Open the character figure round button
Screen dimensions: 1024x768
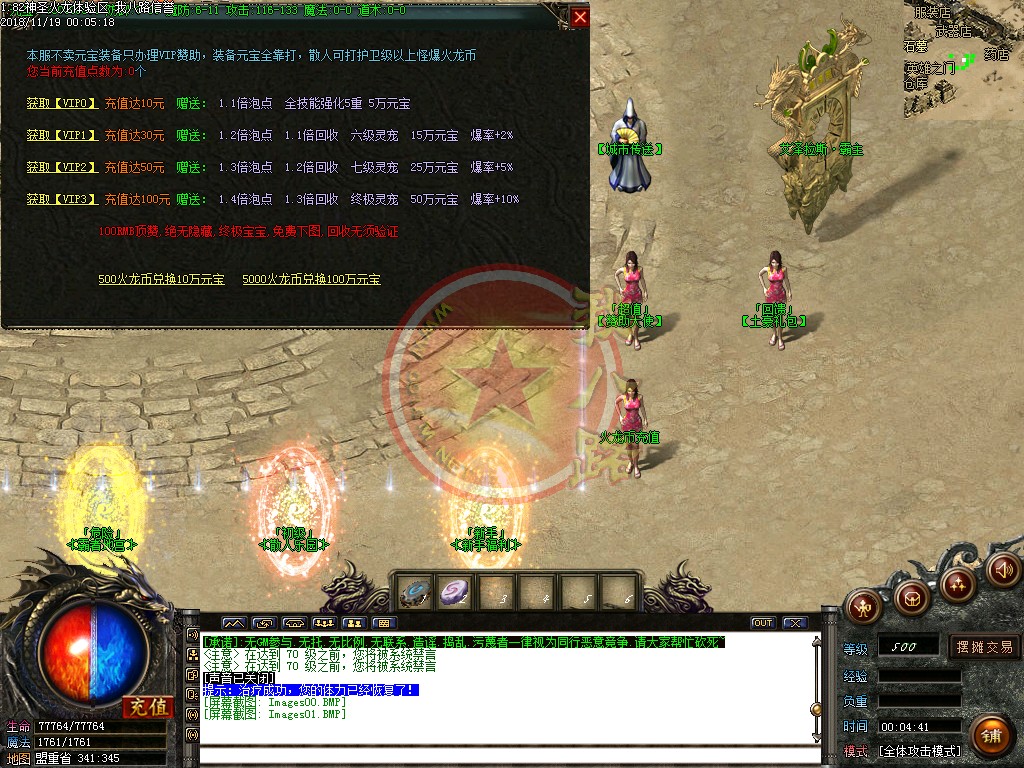pos(865,606)
